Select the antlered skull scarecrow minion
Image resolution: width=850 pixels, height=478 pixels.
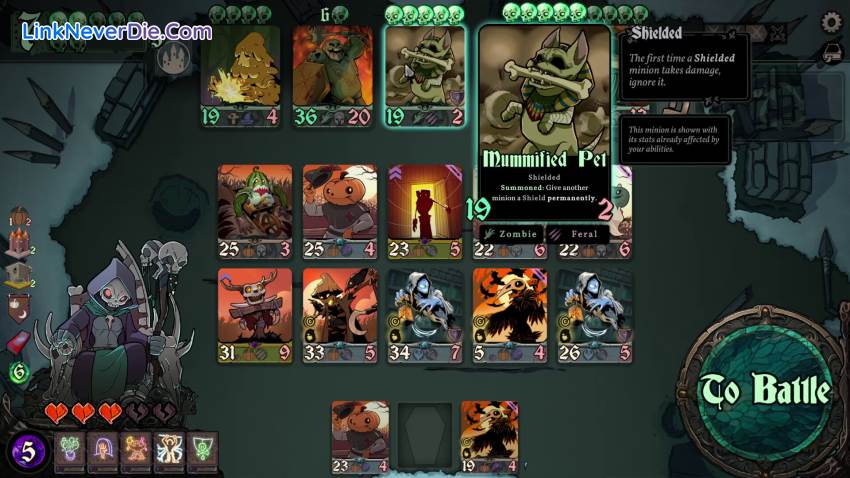click(x=255, y=314)
